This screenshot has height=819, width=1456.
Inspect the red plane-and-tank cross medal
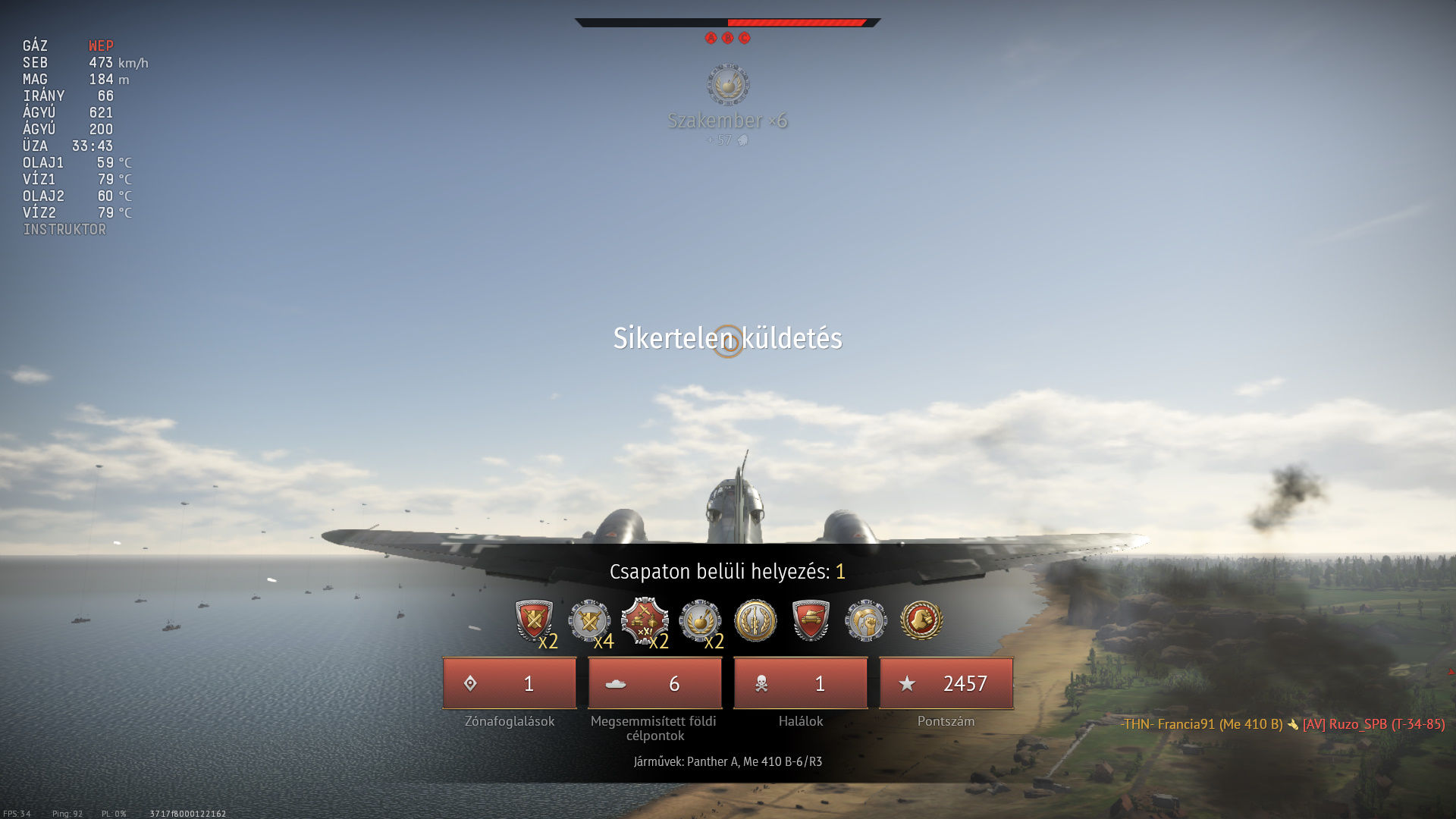[644, 620]
